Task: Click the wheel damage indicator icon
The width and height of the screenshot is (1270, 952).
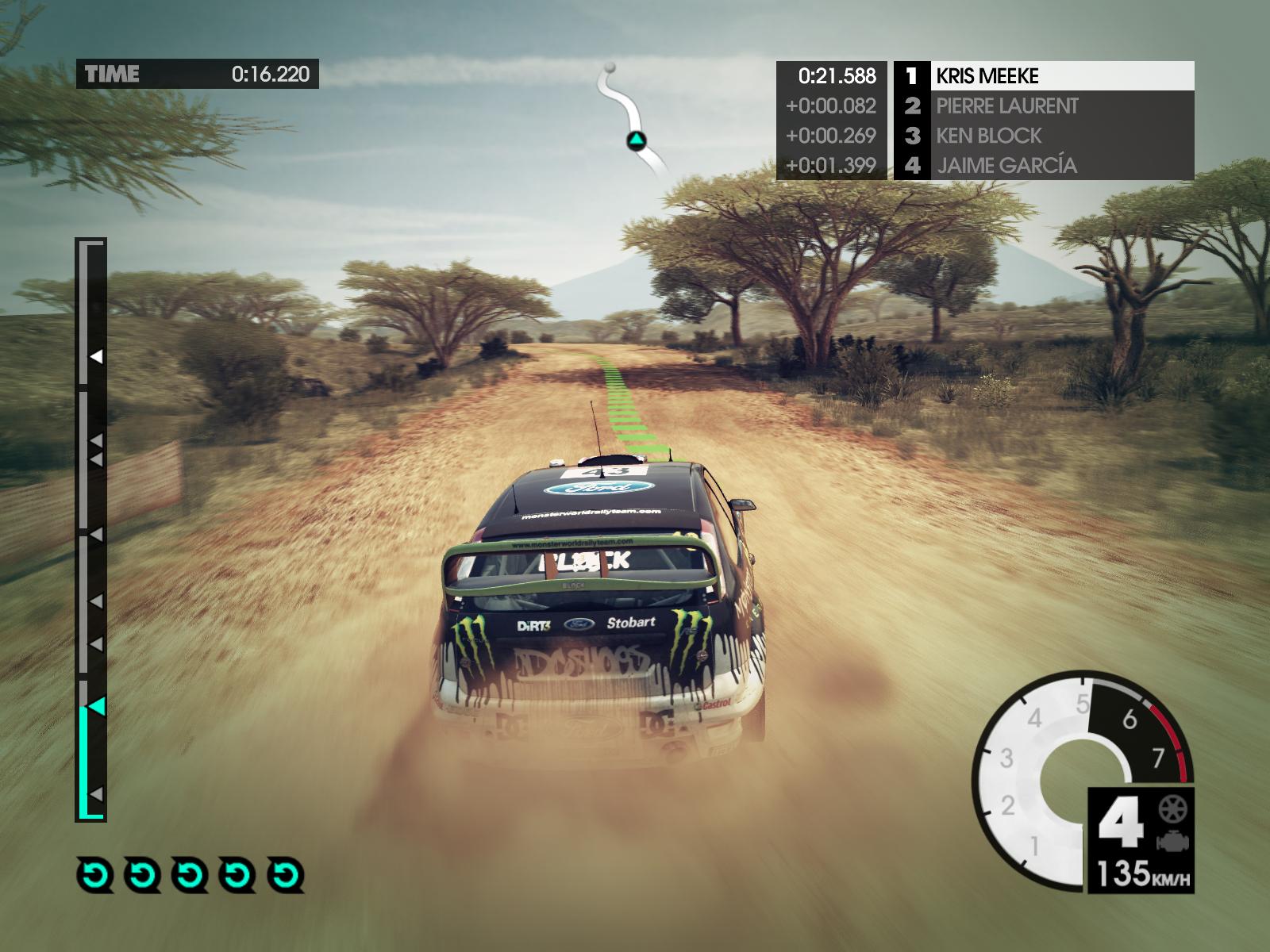Action: 1169,809
